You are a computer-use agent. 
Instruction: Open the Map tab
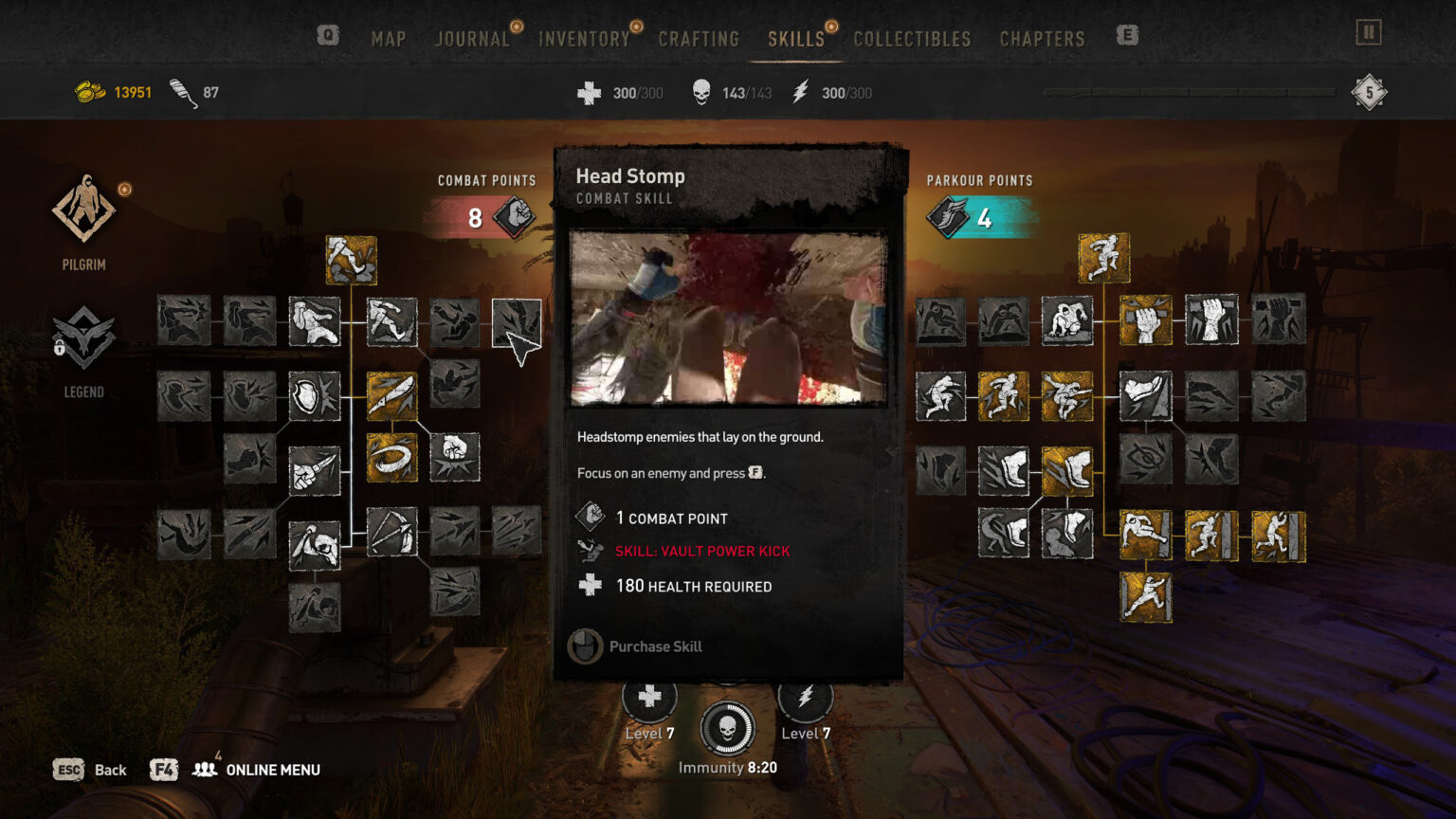[388, 39]
